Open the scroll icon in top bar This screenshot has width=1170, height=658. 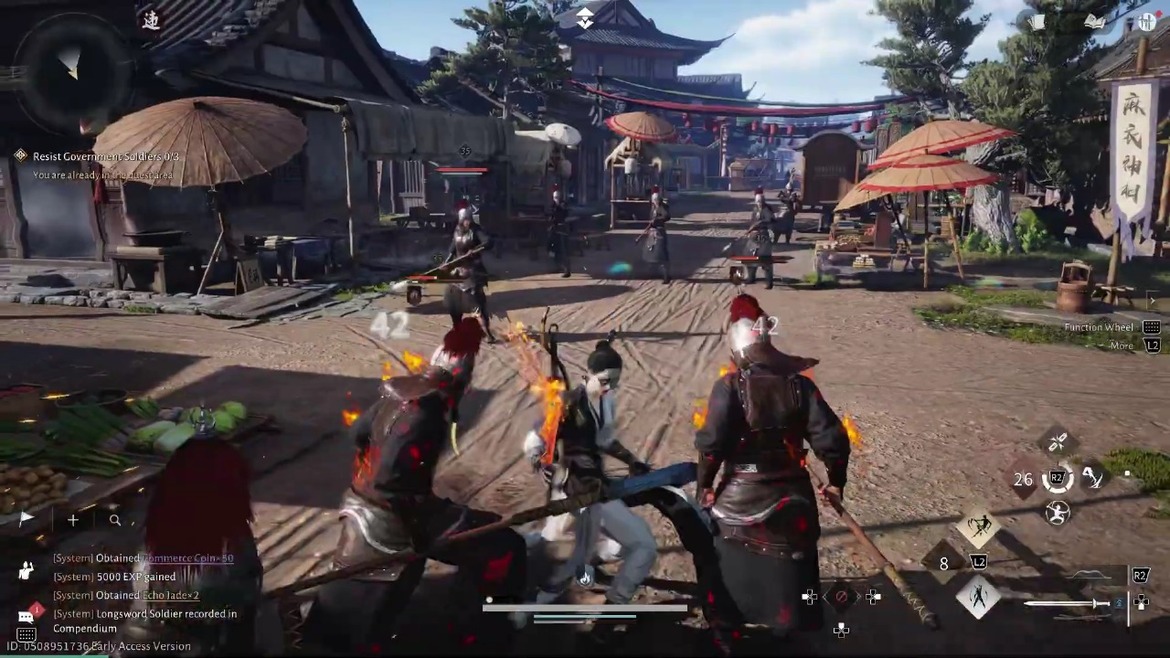pos(1037,22)
